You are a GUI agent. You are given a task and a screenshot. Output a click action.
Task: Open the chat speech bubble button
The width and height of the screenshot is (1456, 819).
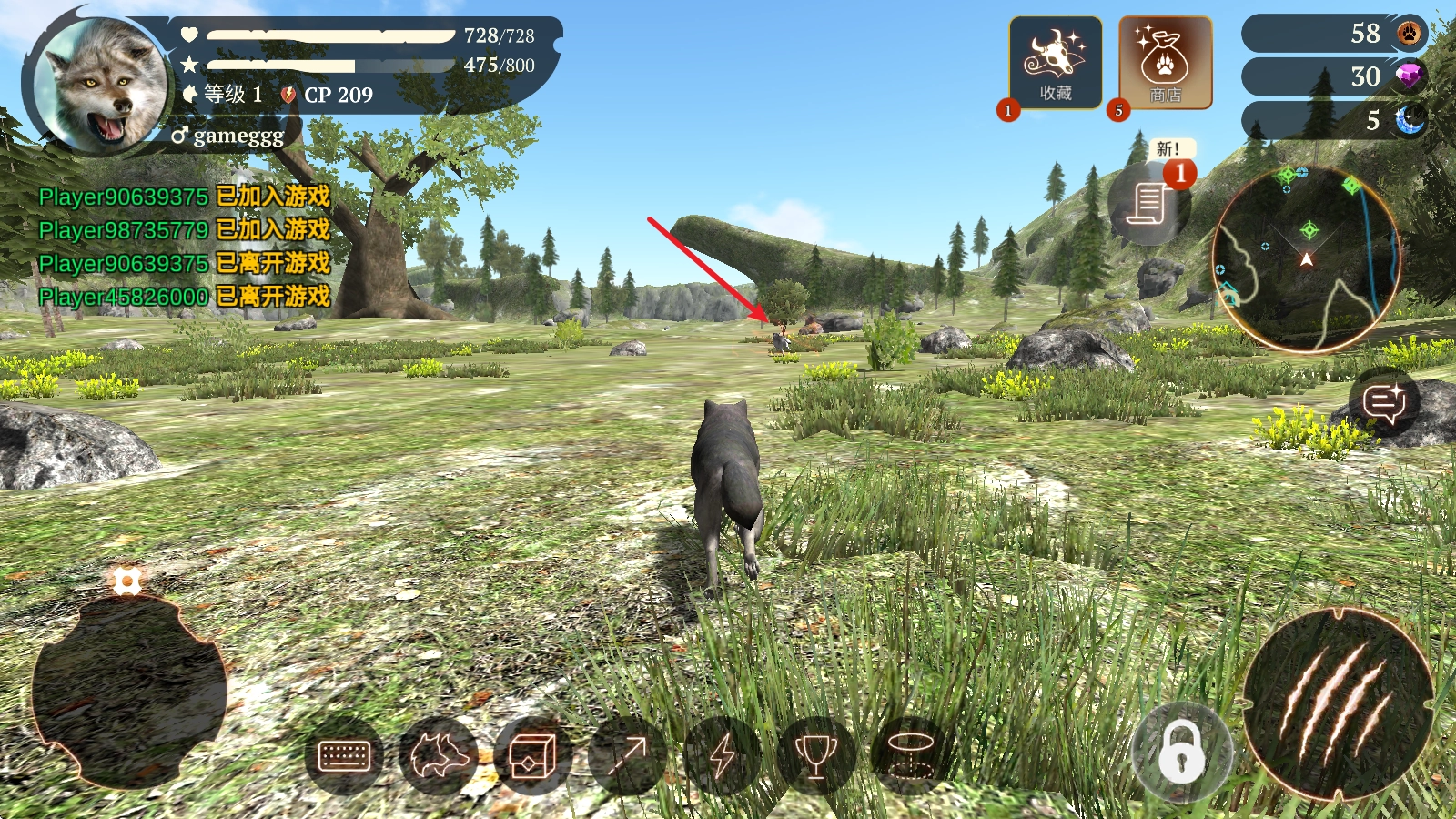1384,402
